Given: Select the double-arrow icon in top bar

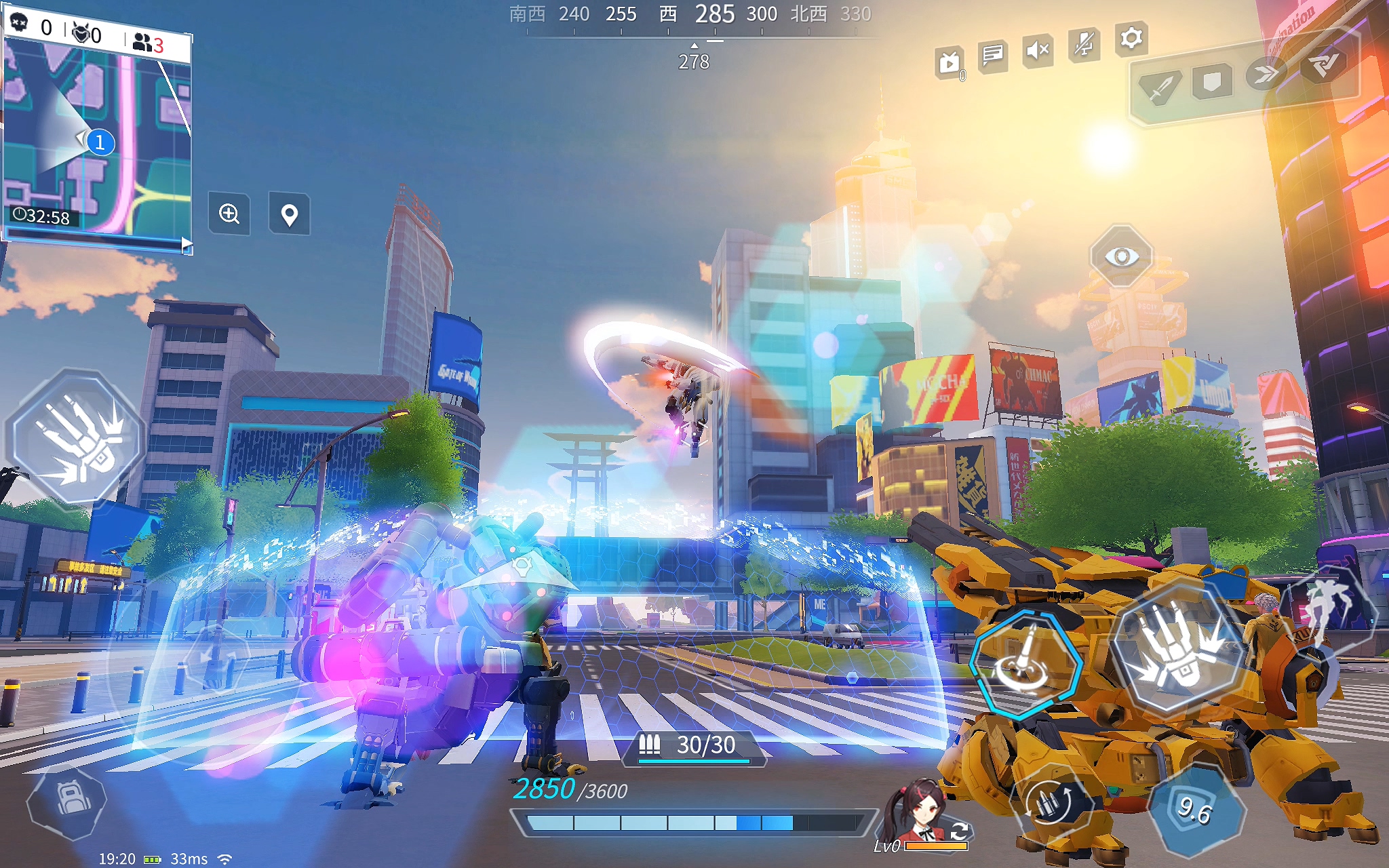Looking at the screenshot, I should click(1265, 74).
